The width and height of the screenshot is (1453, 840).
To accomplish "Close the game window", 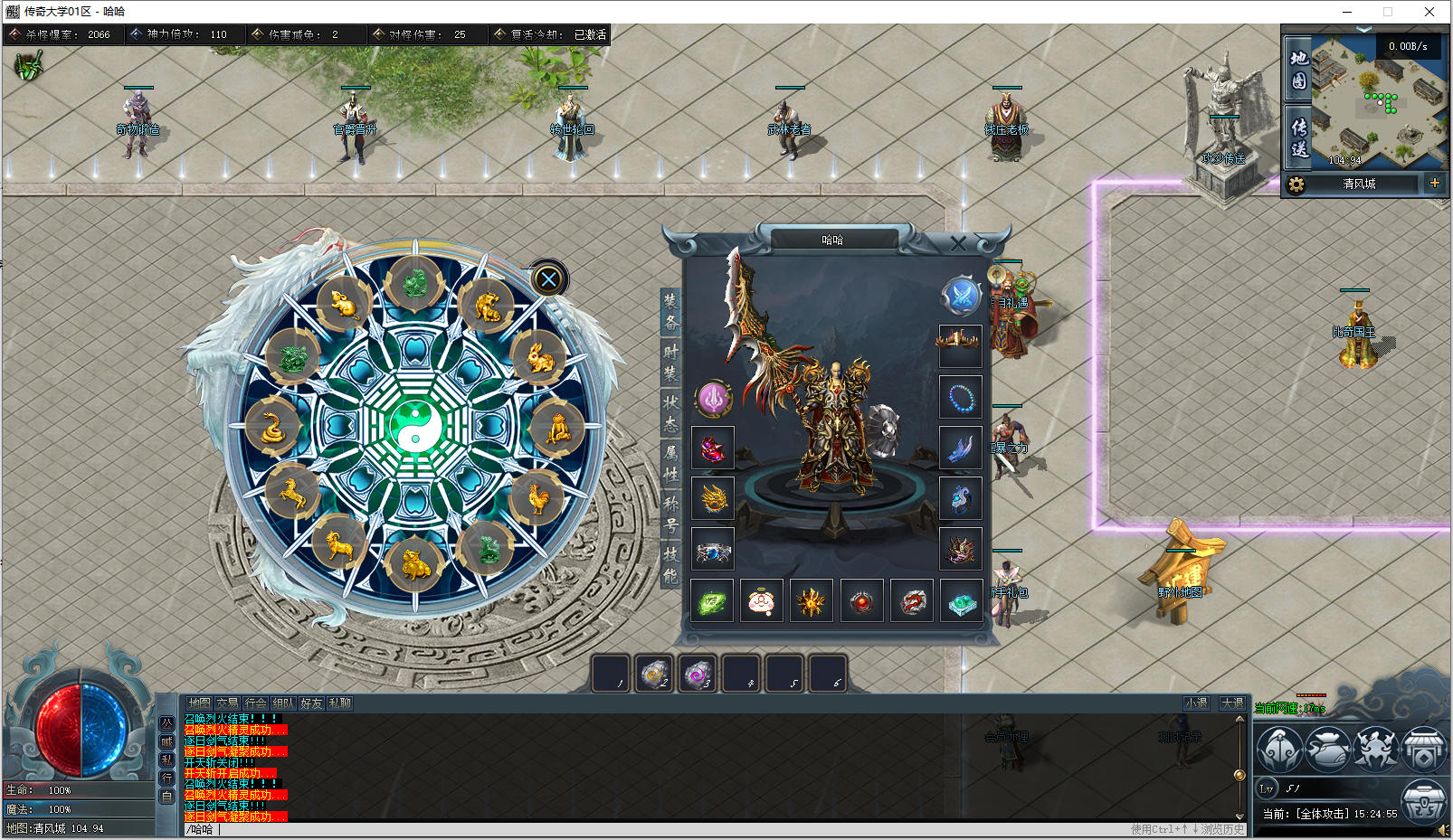I will click(x=1429, y=12).
